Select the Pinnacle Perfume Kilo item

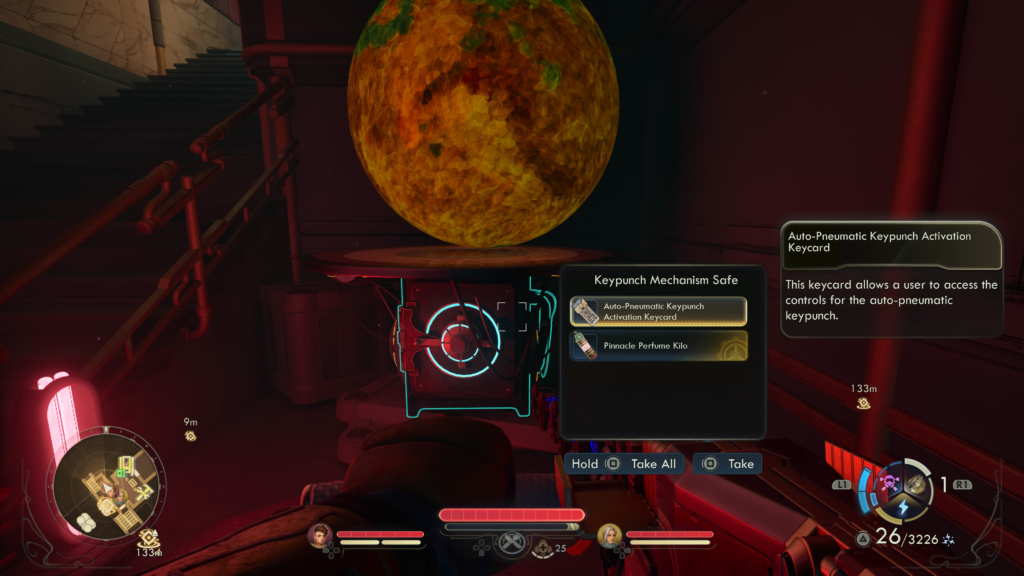point(658,345)
